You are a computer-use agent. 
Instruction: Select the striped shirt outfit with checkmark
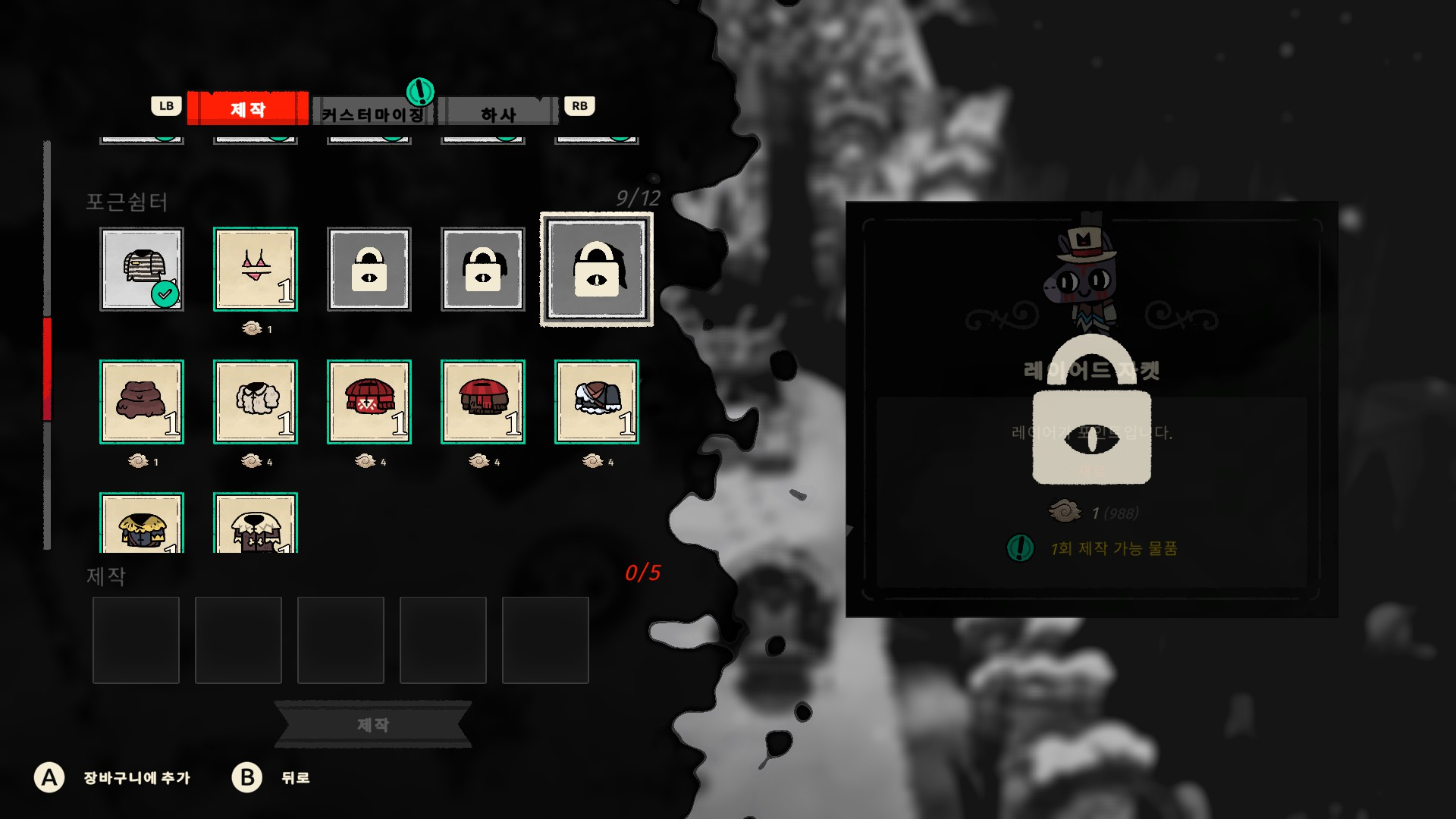pyautogui.click(x=142, y=269)
